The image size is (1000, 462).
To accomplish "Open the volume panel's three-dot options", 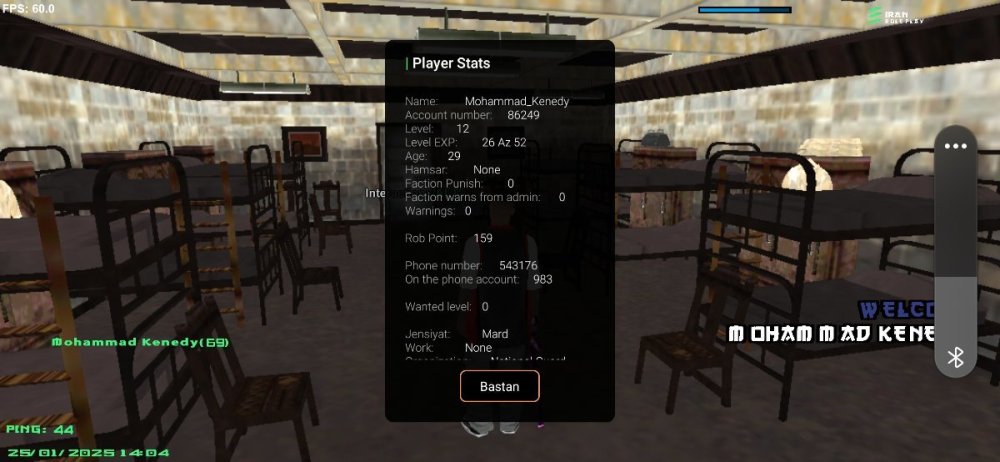I will [956, 146].
